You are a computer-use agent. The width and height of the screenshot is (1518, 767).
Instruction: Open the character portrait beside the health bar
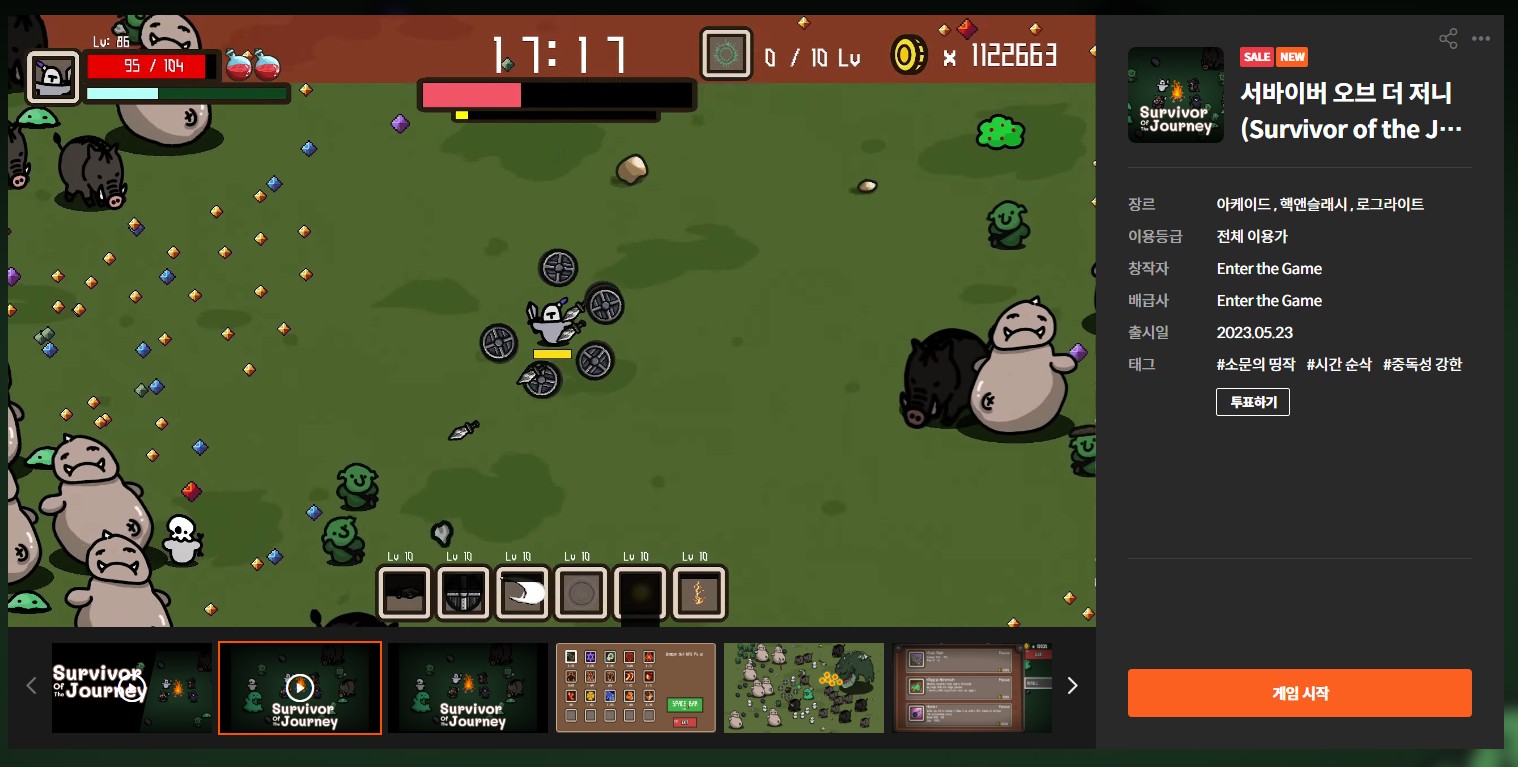point(53,78)
